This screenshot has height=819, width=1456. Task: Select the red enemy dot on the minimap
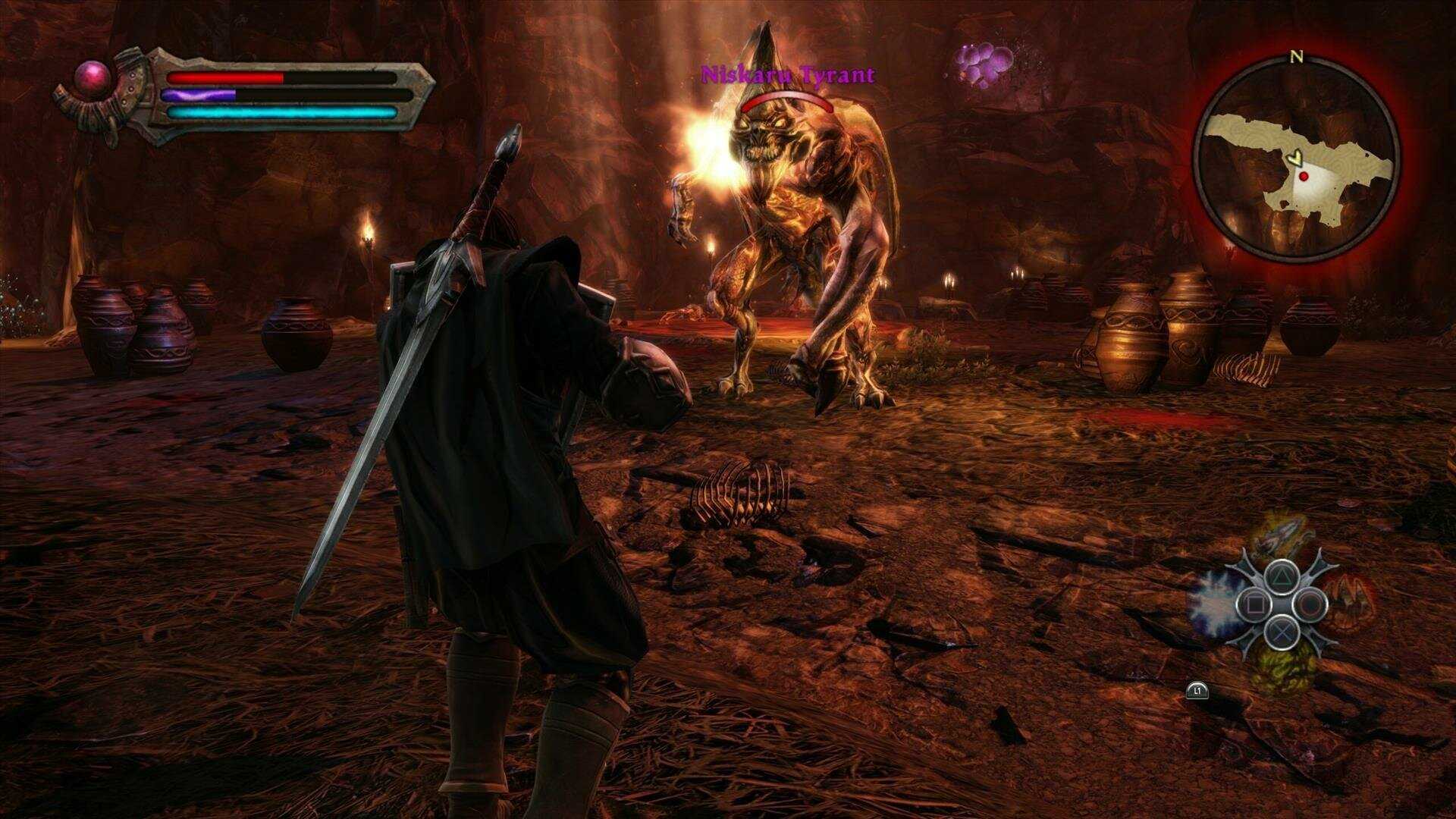click(1304, 176)
